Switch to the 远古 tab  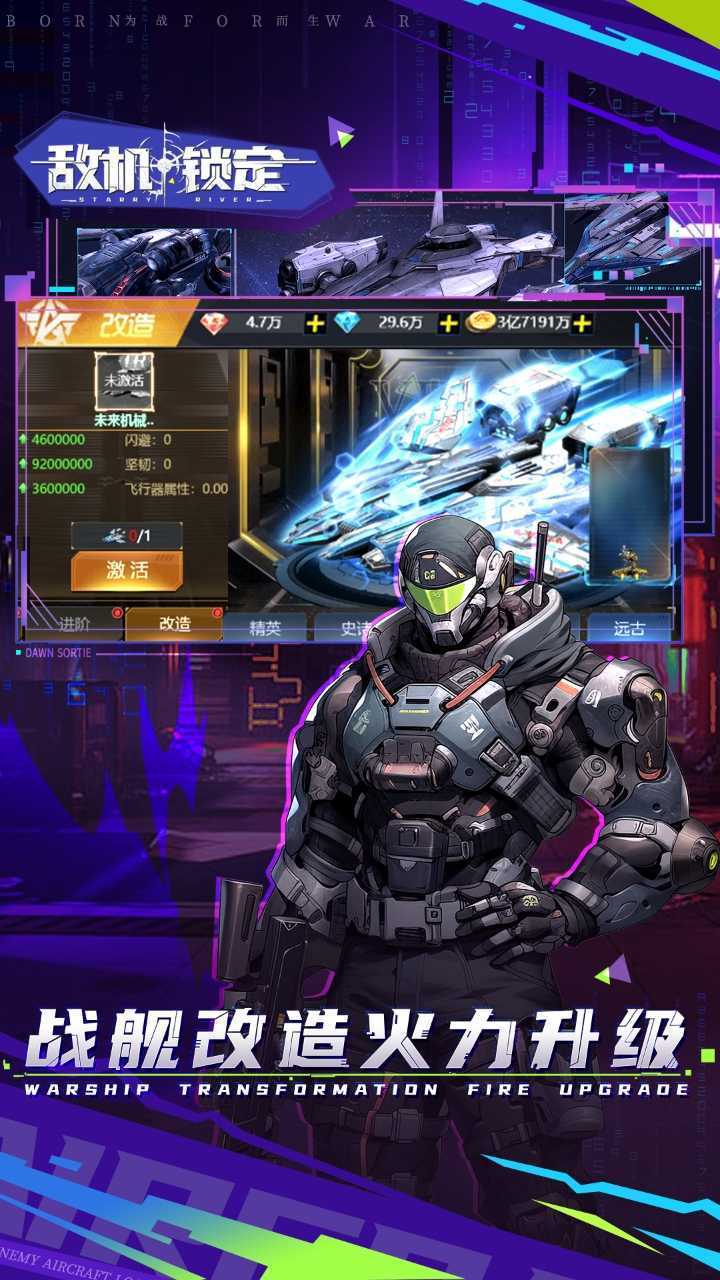[x=628, y=628]
